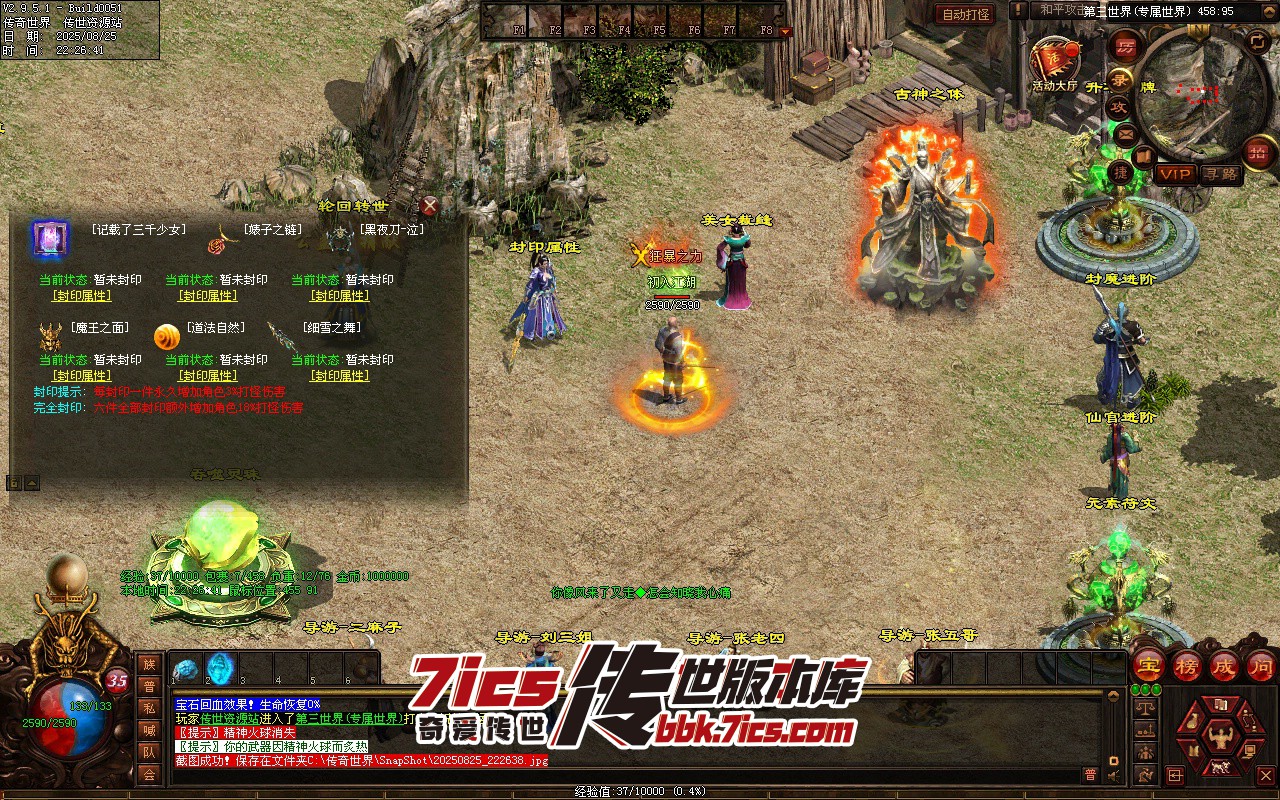
Task: Open the VIP button by the minimap
Action: [x=1175, y=174]
